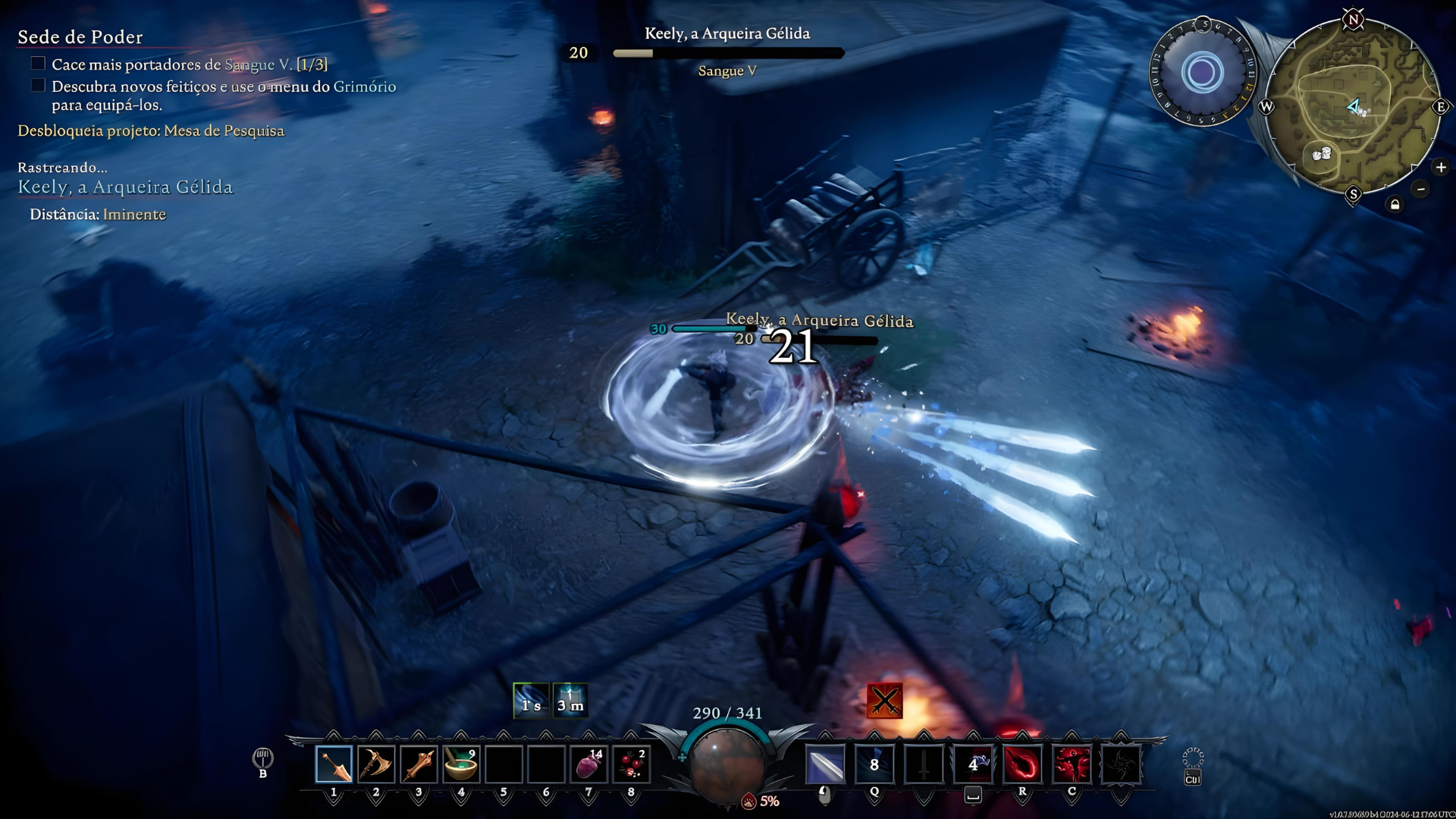
Task: Choose the mace in hotbar slot 3
Action: (x=419, y=764)
